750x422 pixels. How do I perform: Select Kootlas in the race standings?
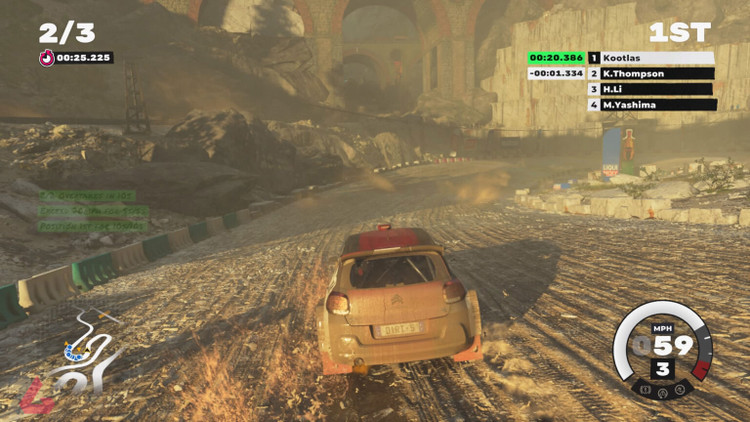click(x=650, y=59)
